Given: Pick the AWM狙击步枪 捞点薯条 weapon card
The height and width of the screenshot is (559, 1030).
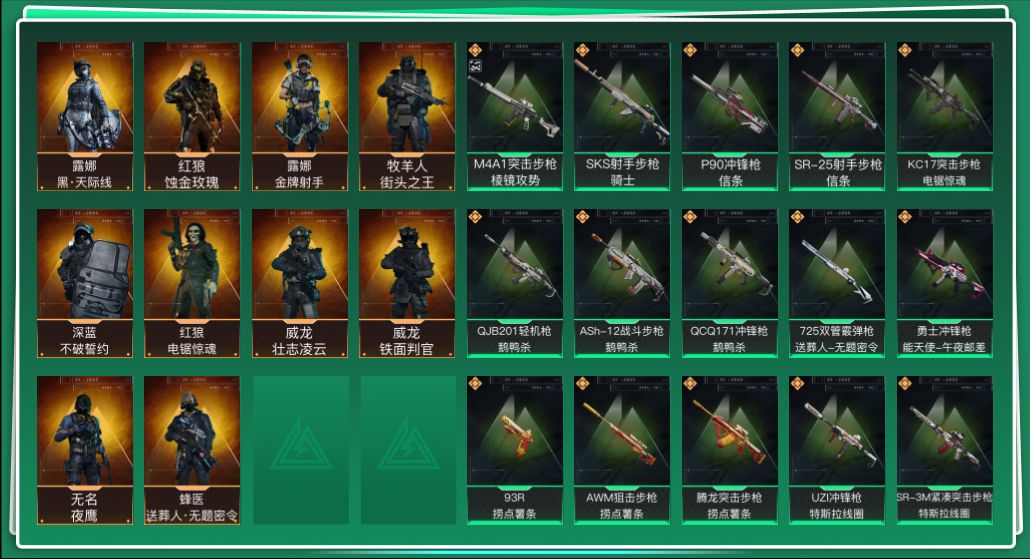Looking at the screenshot, I should [622, 450].
